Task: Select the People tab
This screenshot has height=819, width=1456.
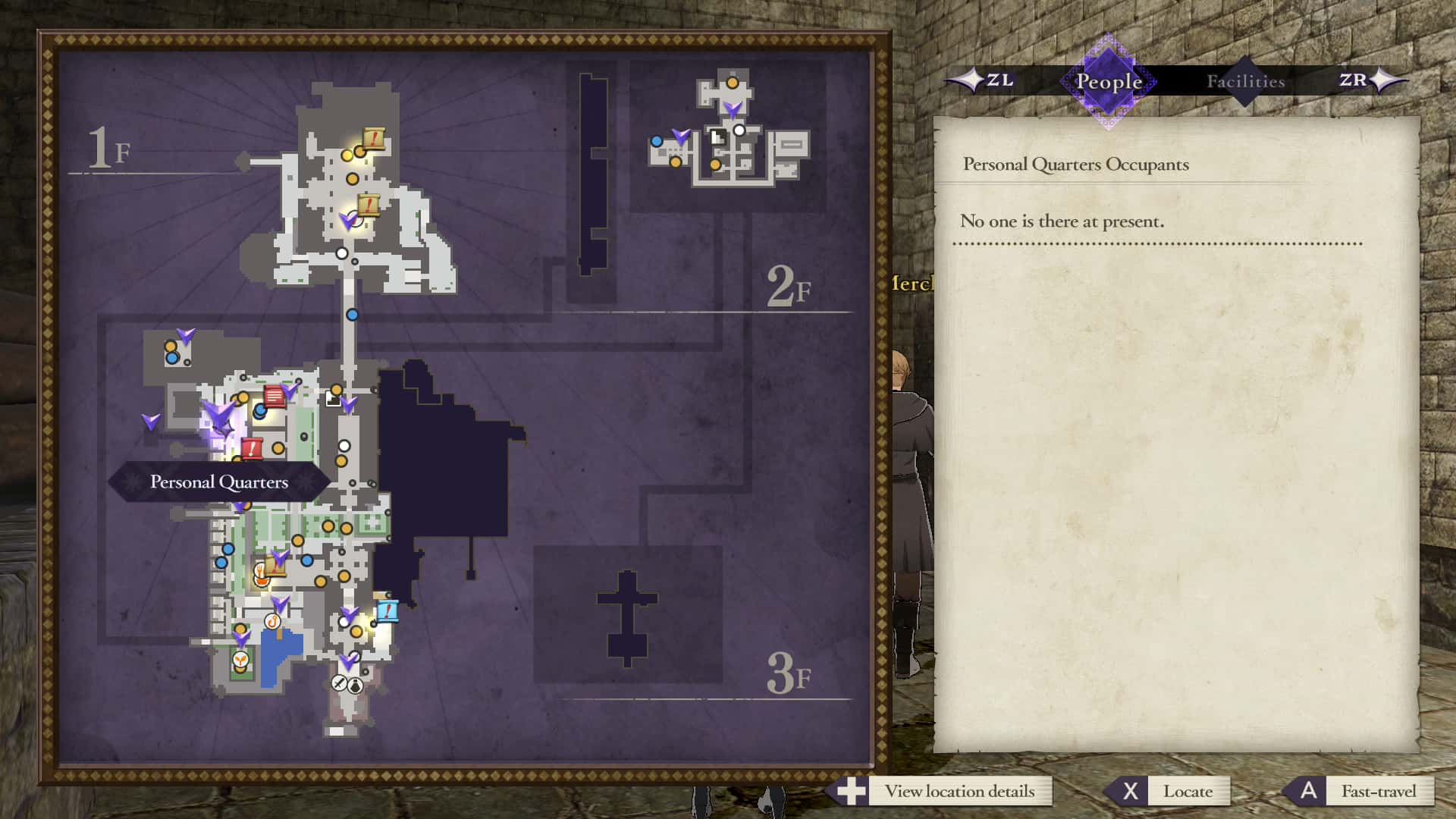Action: click(x=1107, y=80)
